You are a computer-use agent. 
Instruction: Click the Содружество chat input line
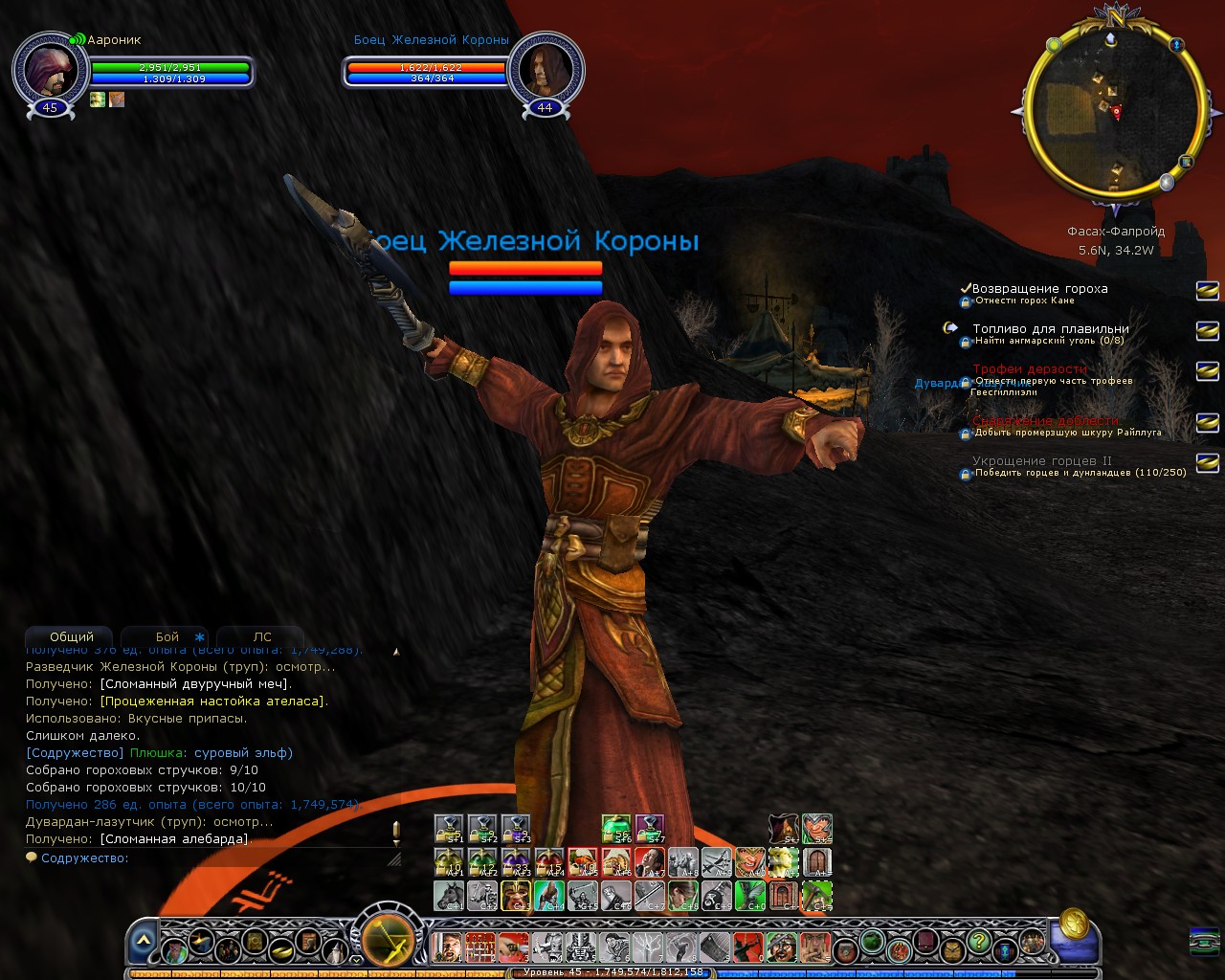pyautogui.click(x=211, y=858)
